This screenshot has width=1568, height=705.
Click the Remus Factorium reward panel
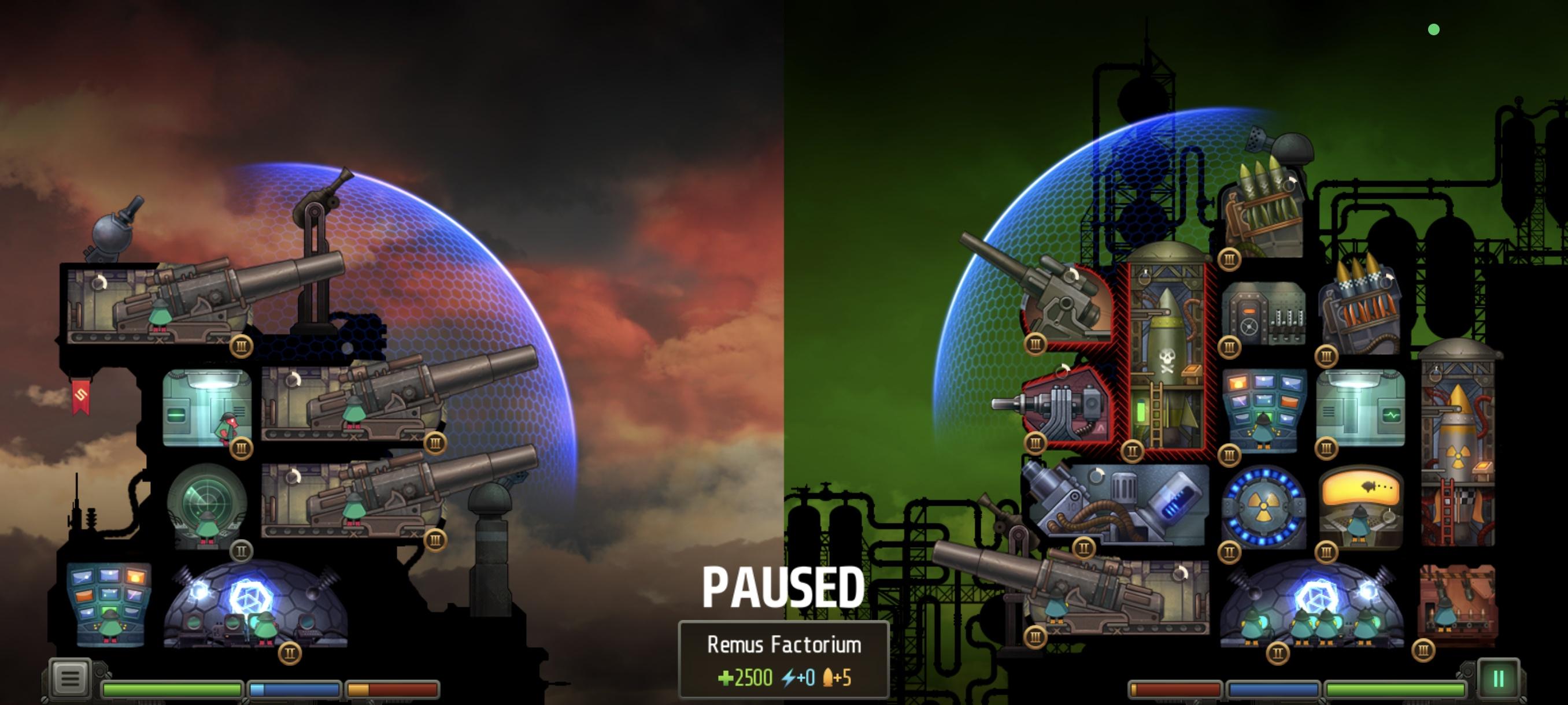[784, 660]
